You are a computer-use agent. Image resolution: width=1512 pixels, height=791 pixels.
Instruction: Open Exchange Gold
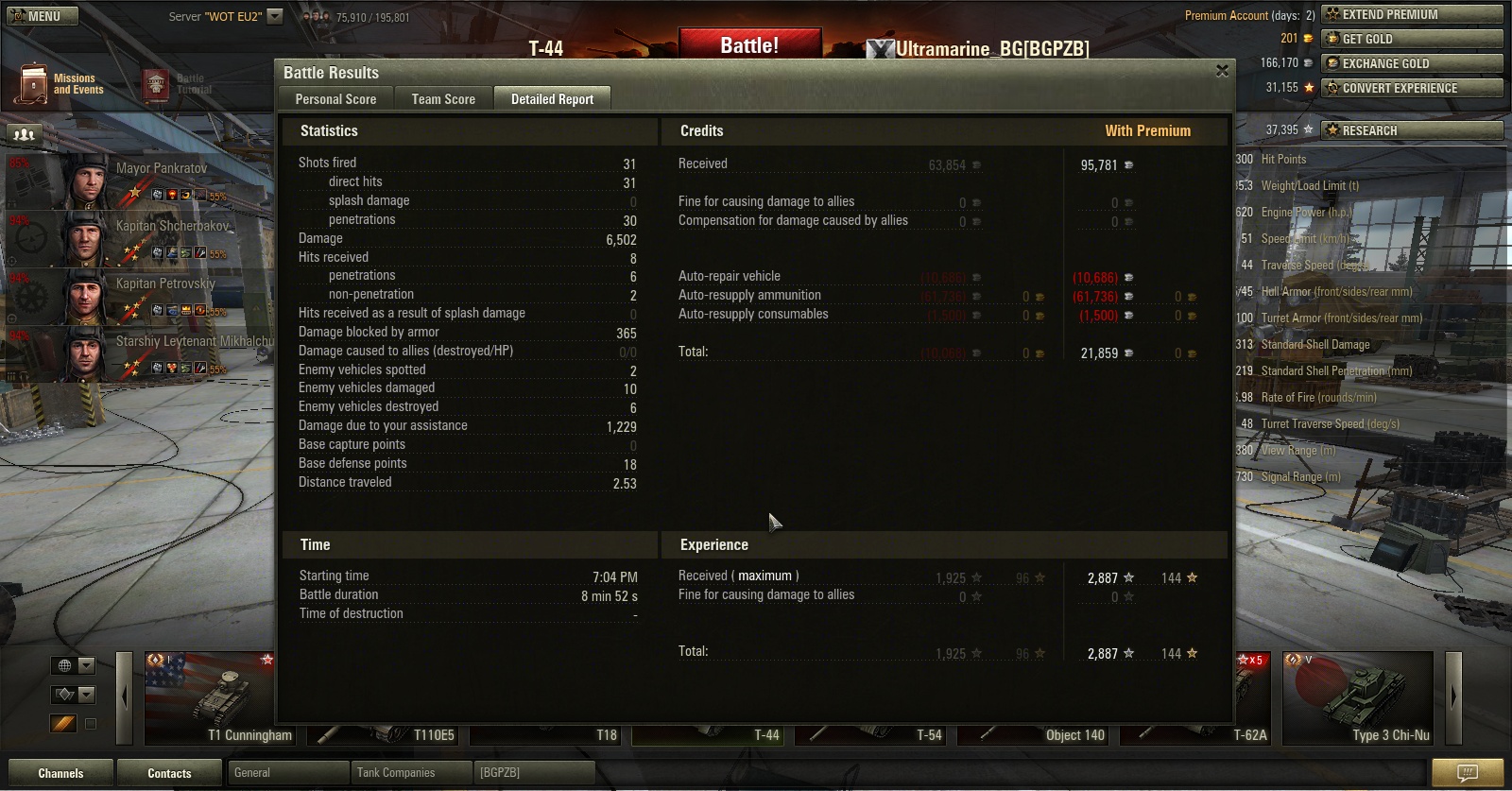pos(1411,63)
